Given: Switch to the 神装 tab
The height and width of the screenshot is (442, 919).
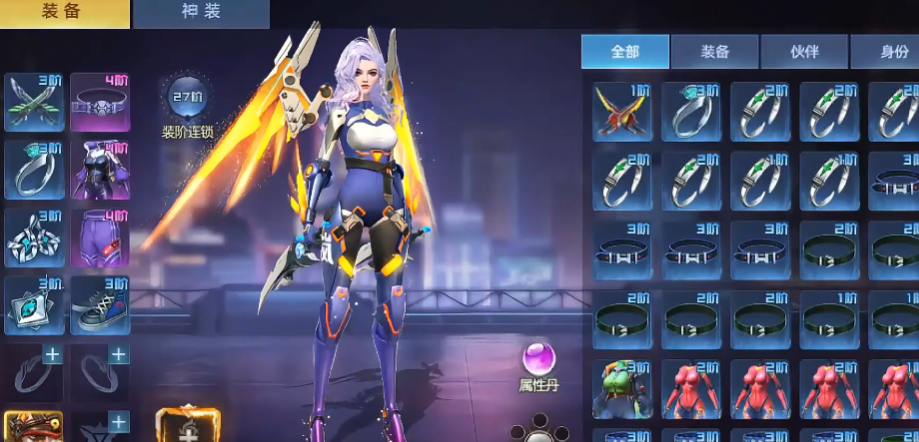Looking at the screenshot, I should point(201,13).
